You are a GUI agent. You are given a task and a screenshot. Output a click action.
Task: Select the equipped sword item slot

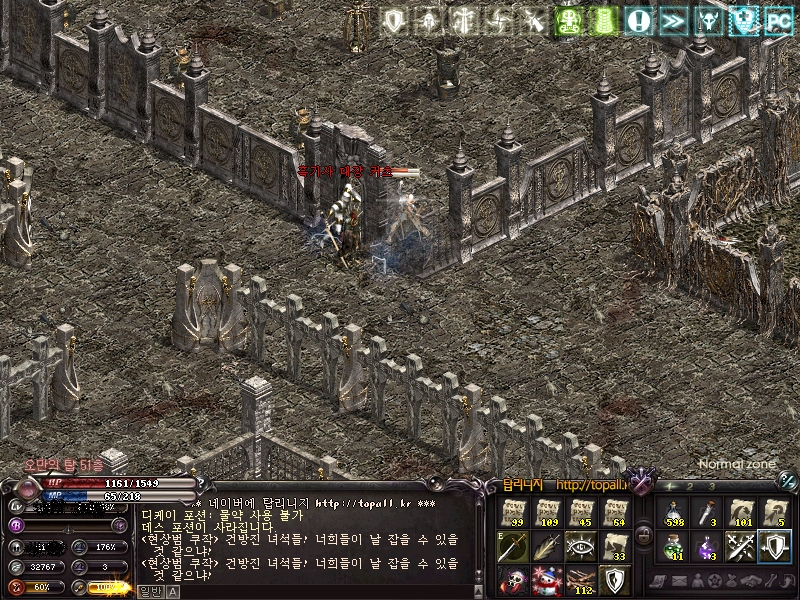coord(514,547)
